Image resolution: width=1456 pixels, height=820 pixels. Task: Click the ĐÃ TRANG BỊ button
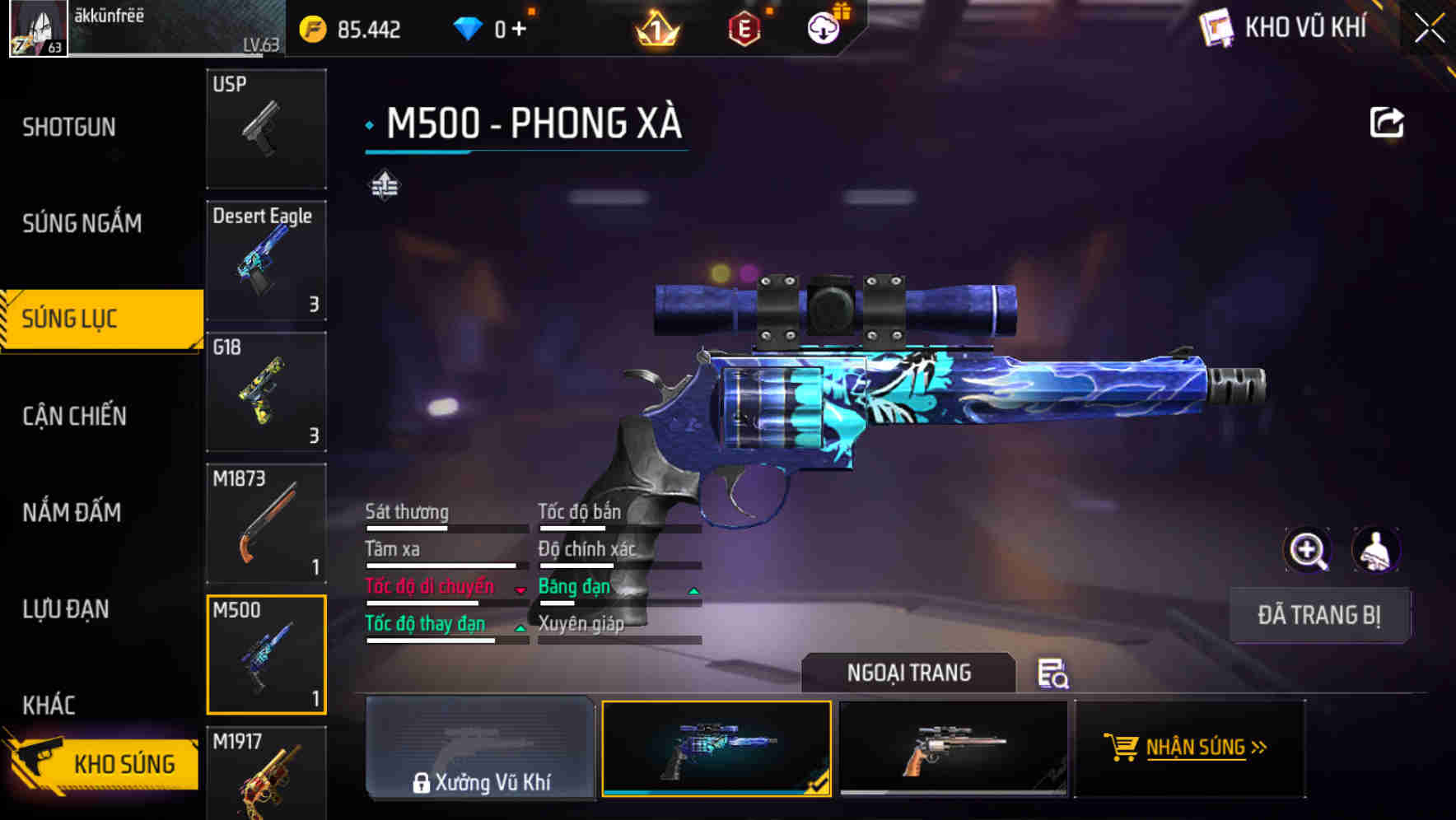coord(1320,615)
